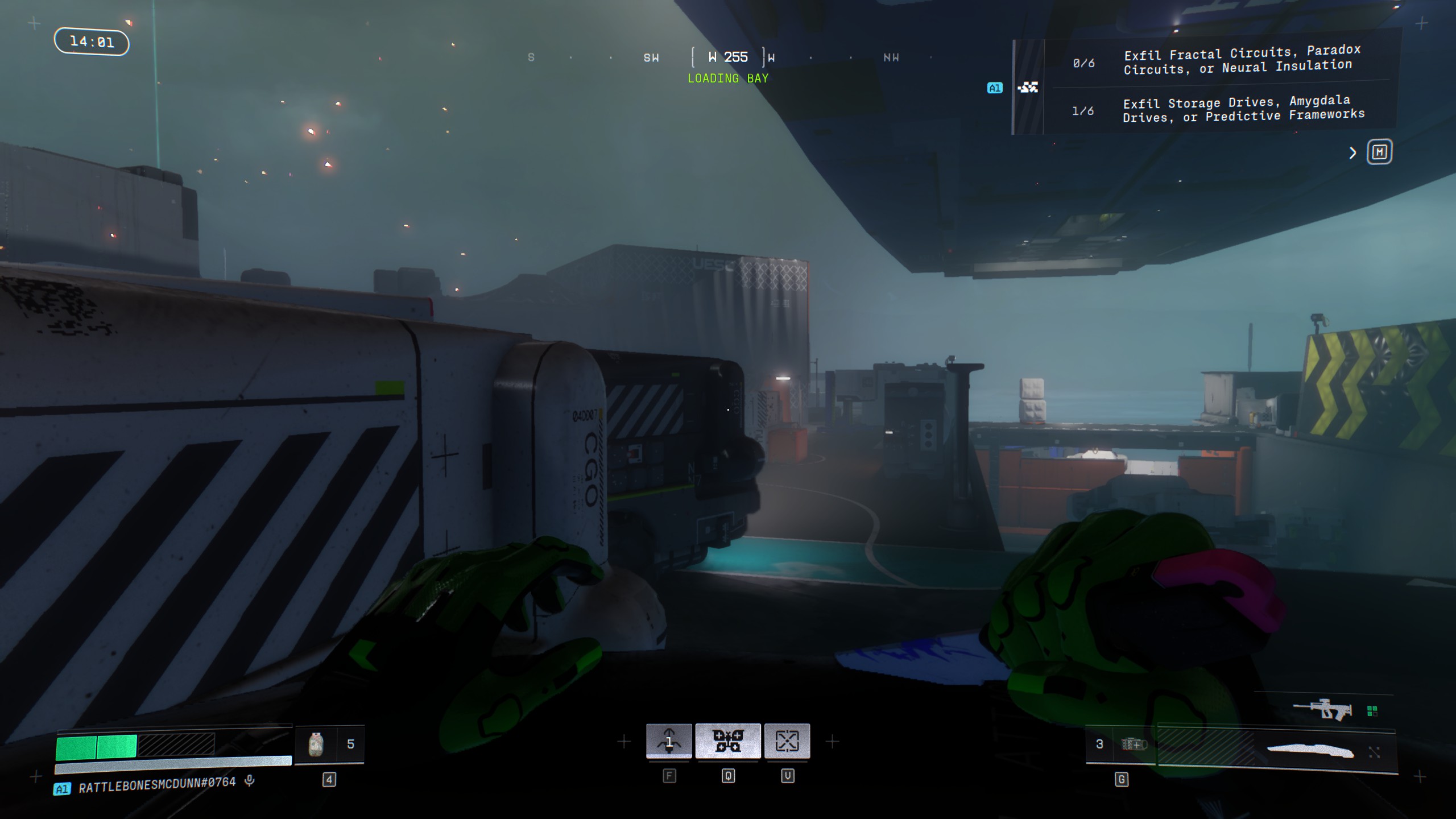This screenshot has height=819, width=1456.
Task: Toggle the microphone icon beside the player name
Action: pos(249,781)
